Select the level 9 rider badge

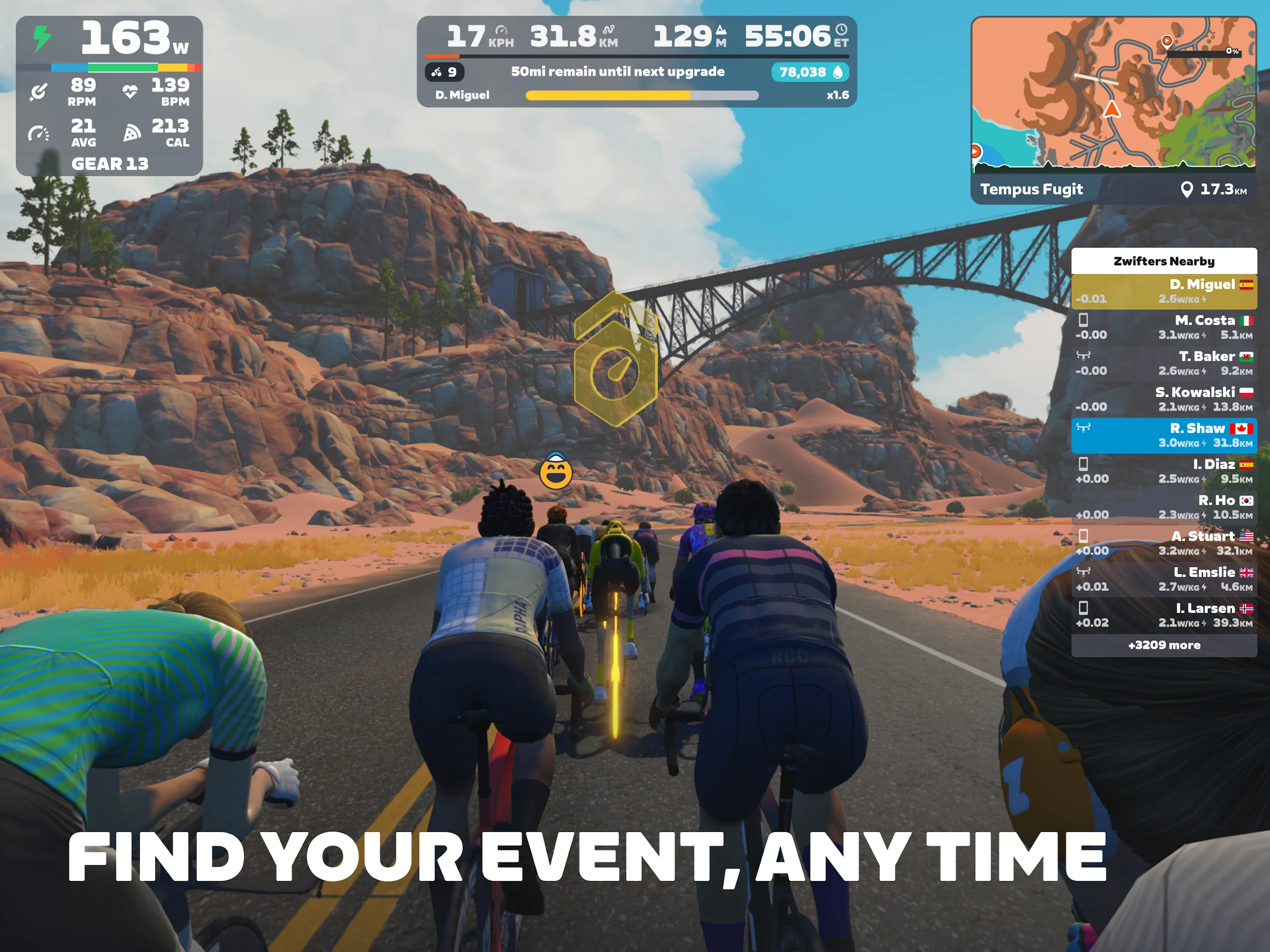[444, 72]
